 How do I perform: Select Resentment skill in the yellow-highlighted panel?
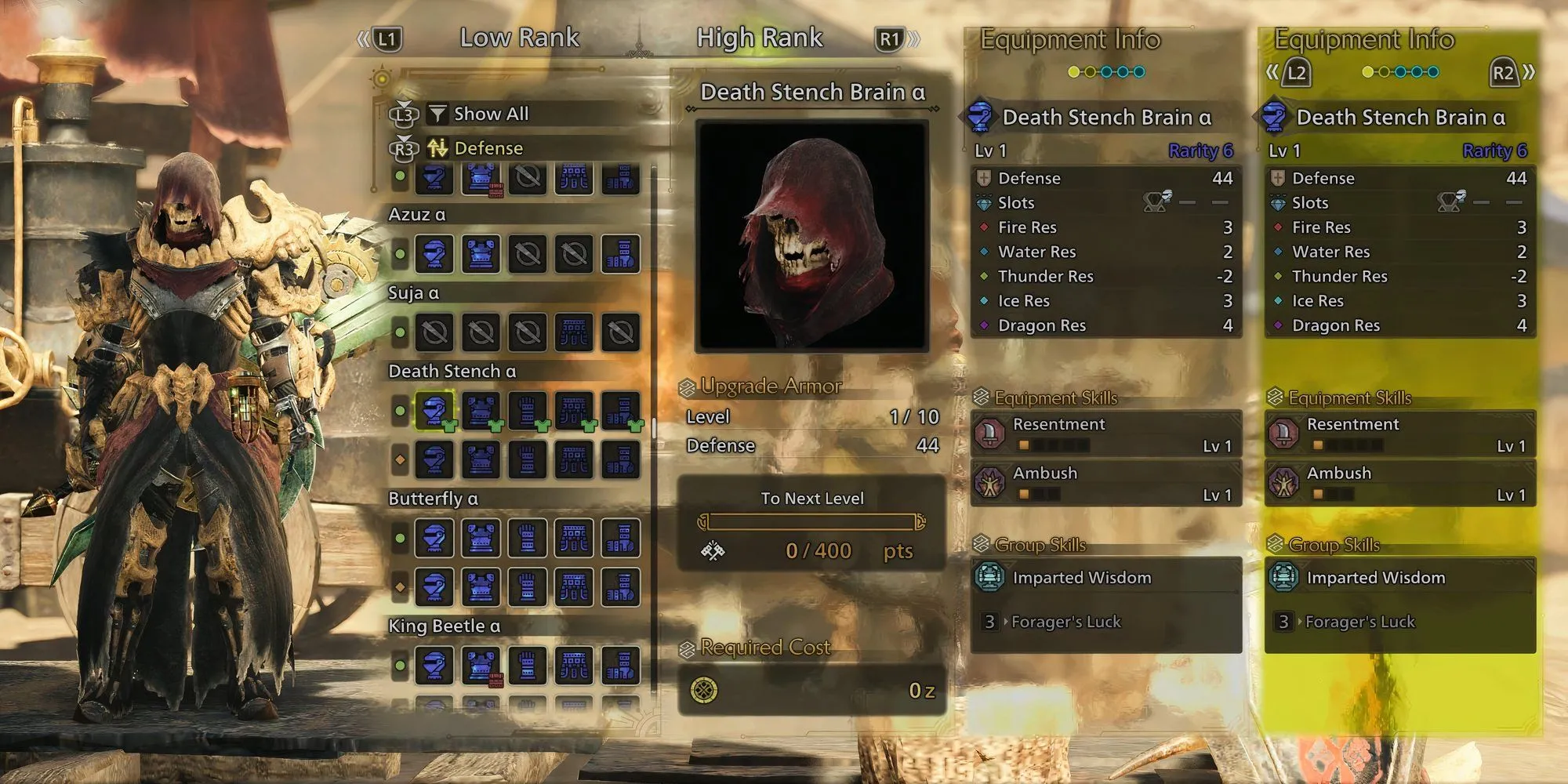tap(1400, 434)
